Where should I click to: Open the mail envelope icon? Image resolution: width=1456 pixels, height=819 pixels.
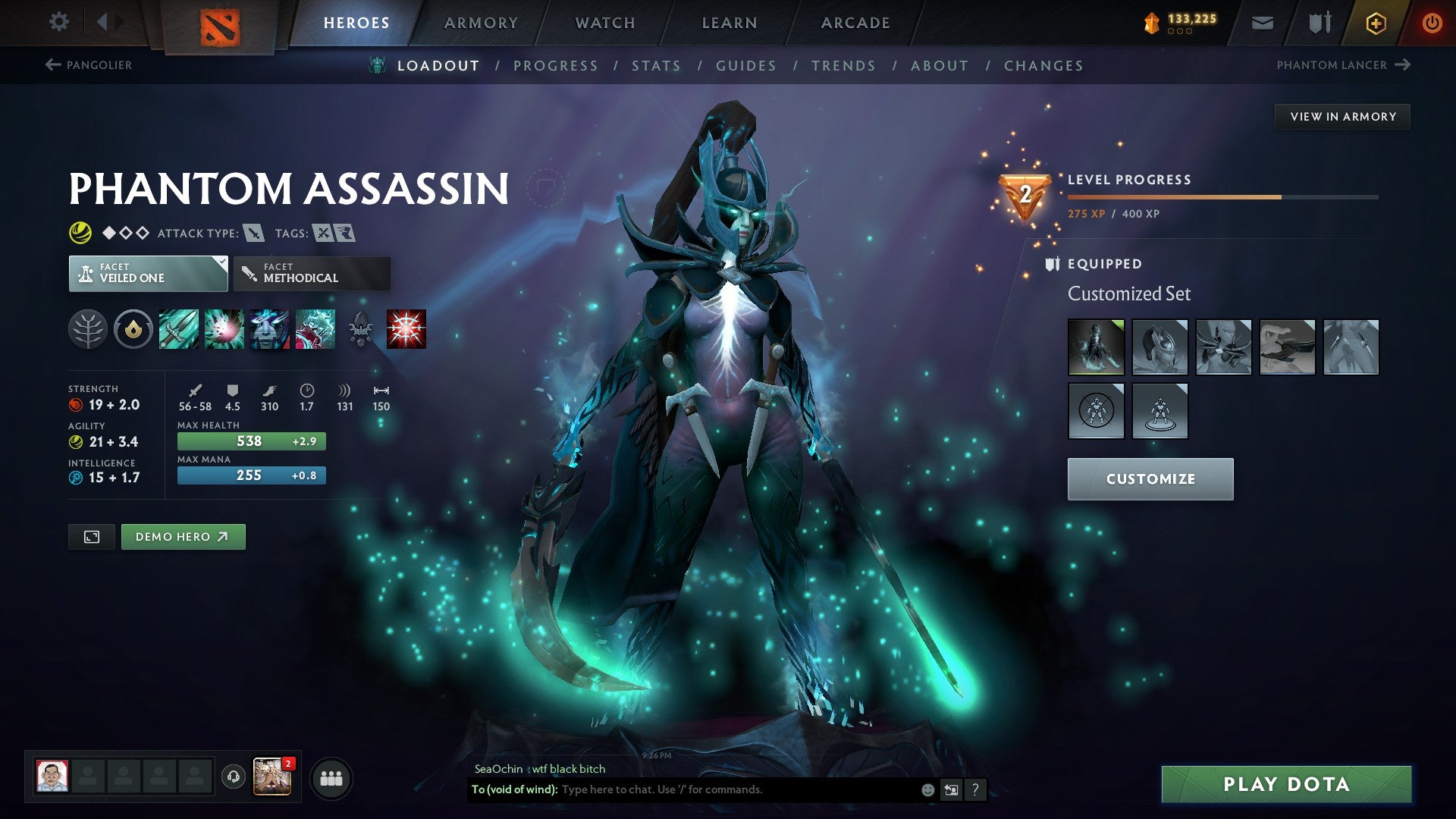point(1261,23)
